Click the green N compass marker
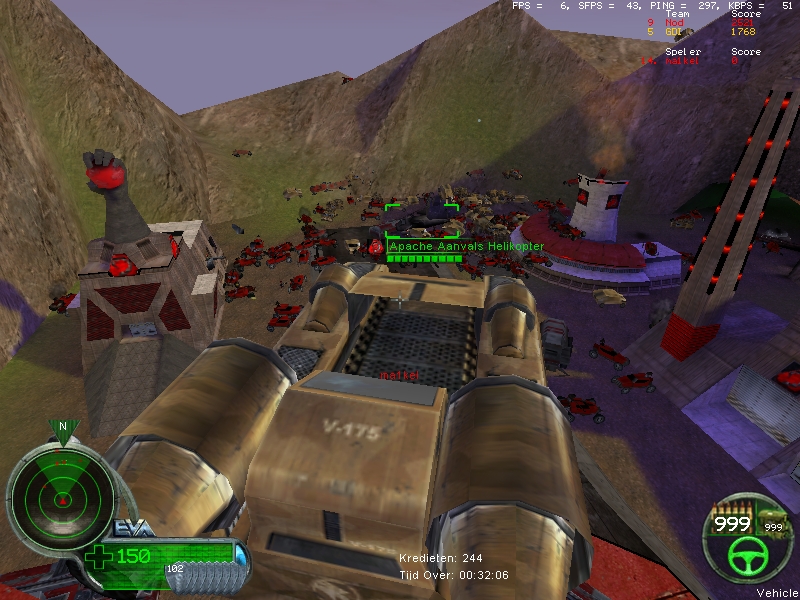The image size is (800, 600). (x=63, y=427)
